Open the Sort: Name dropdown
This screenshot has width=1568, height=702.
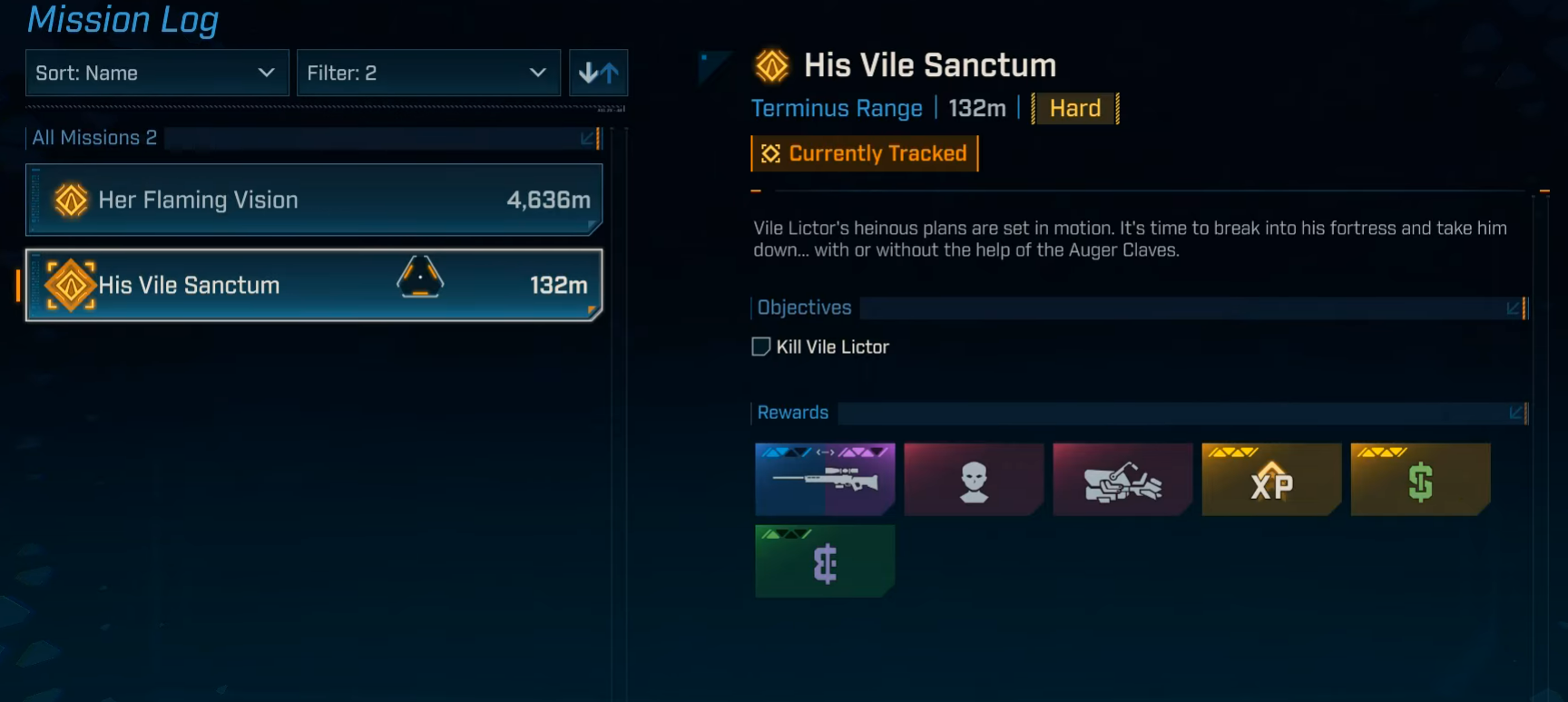tap(156, 73)
